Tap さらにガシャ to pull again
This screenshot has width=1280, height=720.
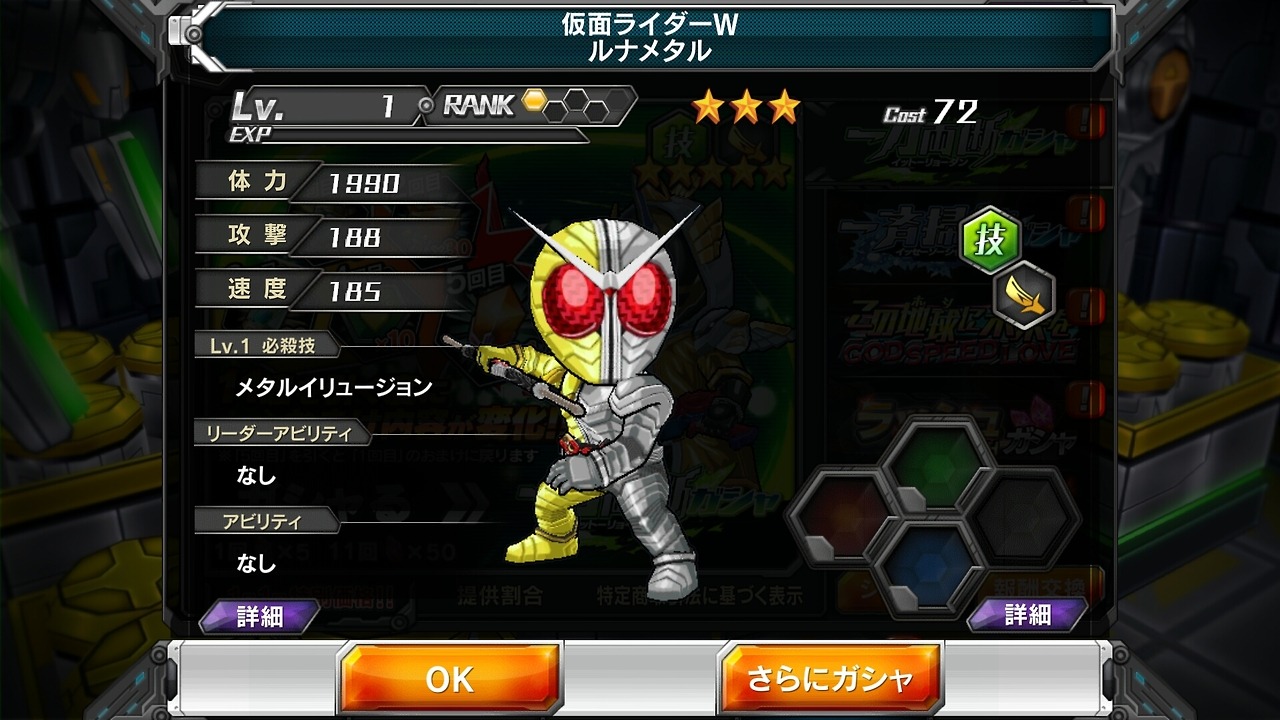point(830,679)
